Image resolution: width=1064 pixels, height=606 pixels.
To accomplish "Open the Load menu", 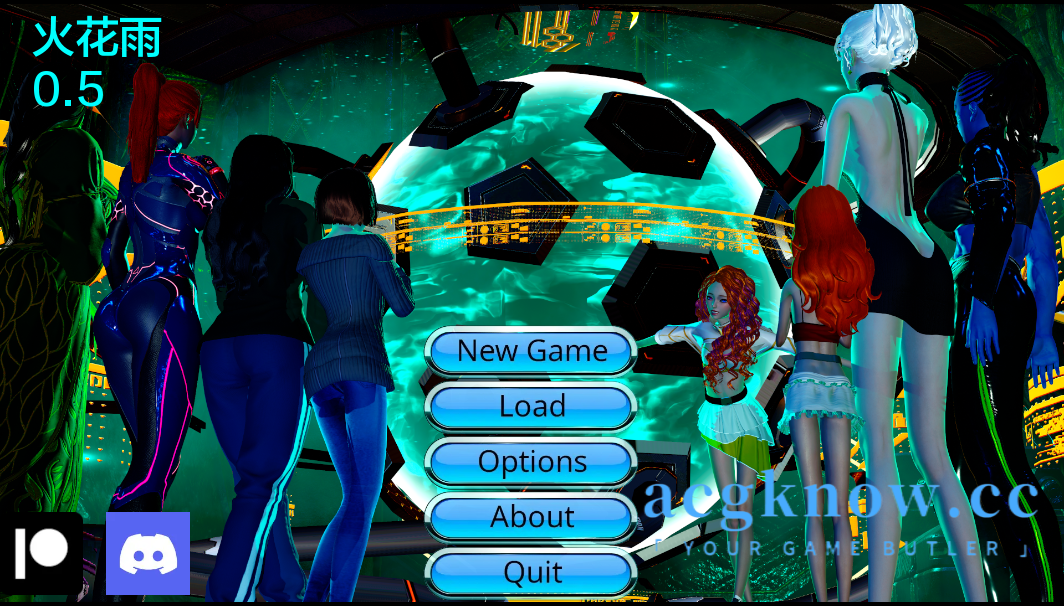I will click(531, 407).
